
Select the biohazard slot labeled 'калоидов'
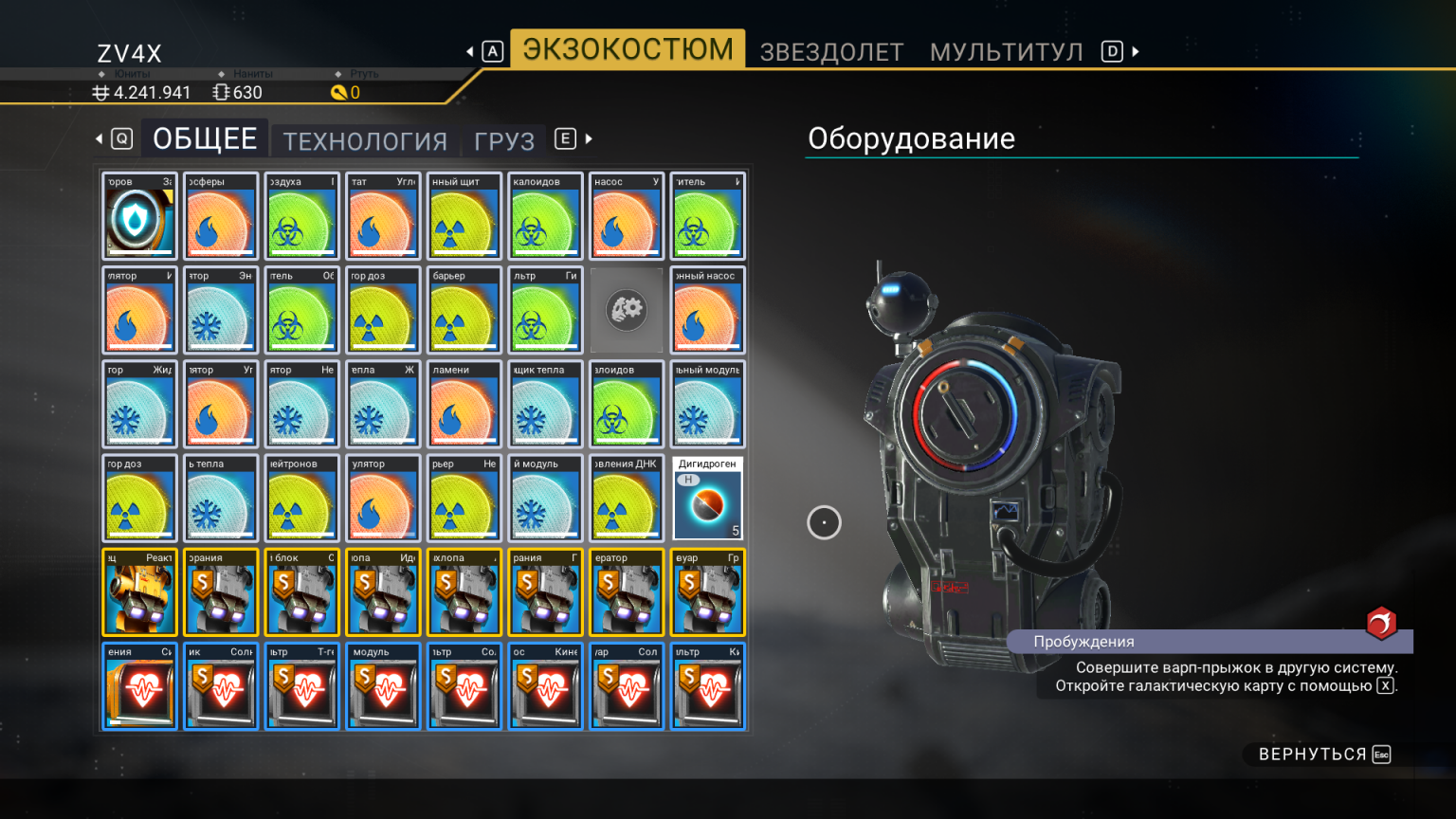pos(545,216)
